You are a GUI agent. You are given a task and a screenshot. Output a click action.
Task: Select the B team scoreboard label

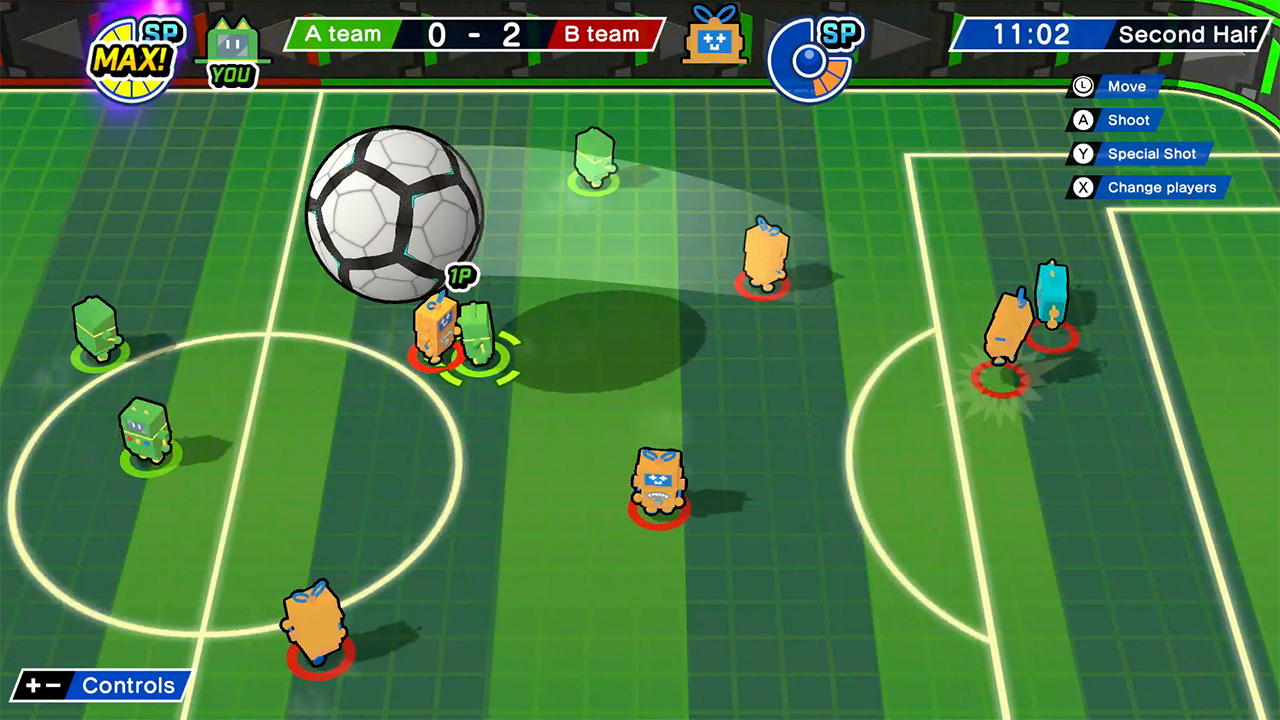tap(601, 33)
